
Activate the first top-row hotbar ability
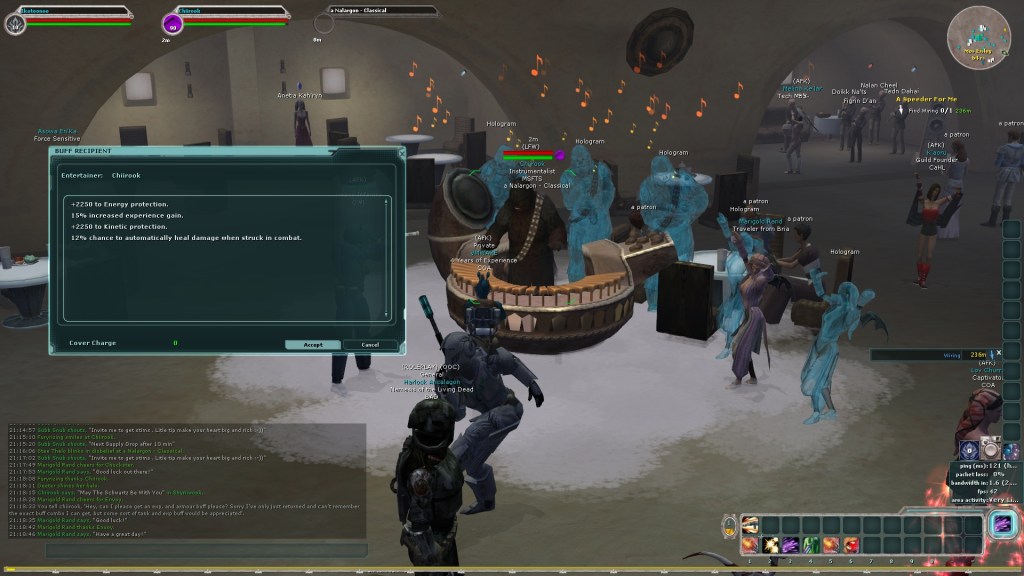pyautogui.click(x=750, y=523)
